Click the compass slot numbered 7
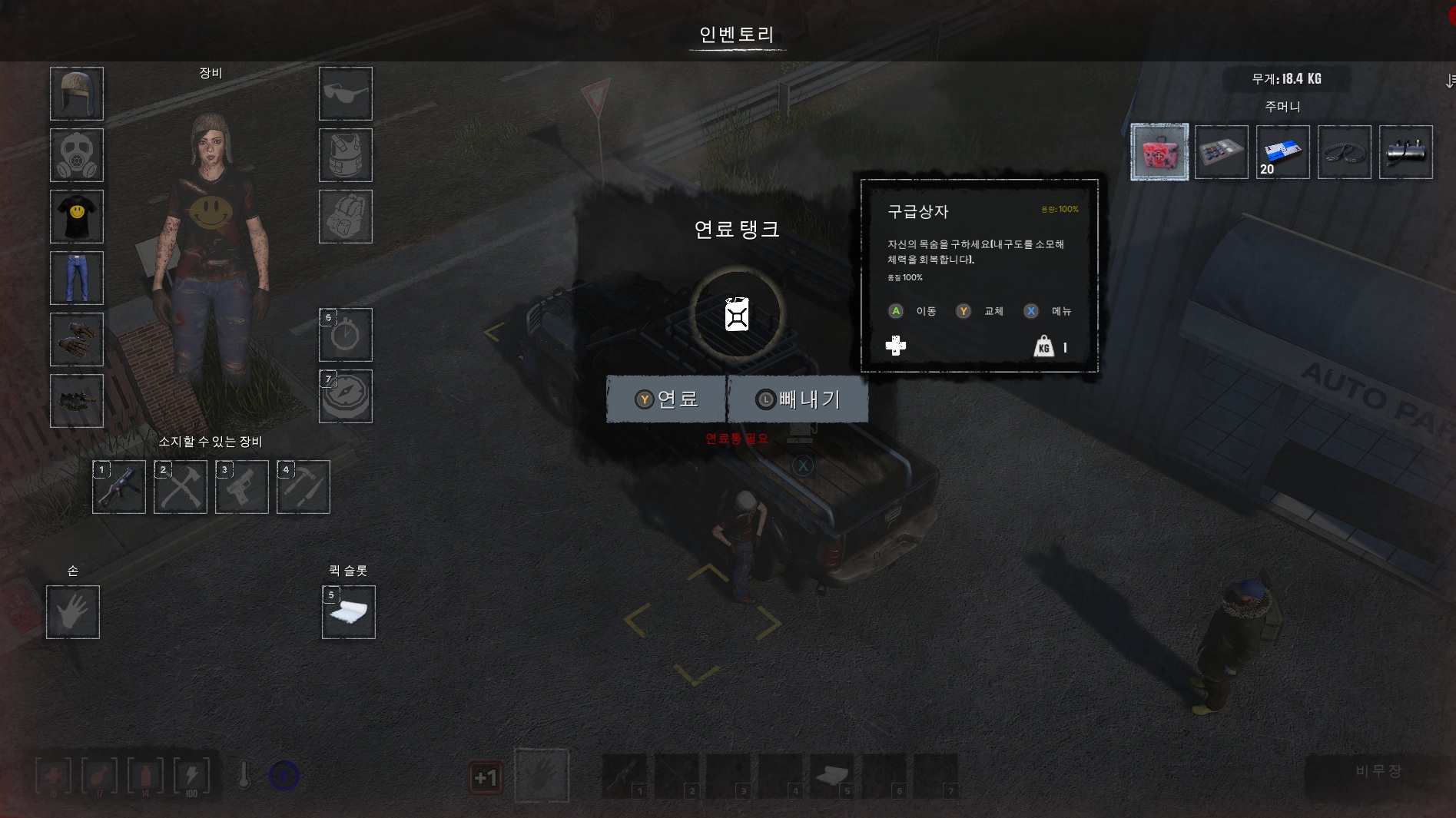 click(x=346, y=396)
